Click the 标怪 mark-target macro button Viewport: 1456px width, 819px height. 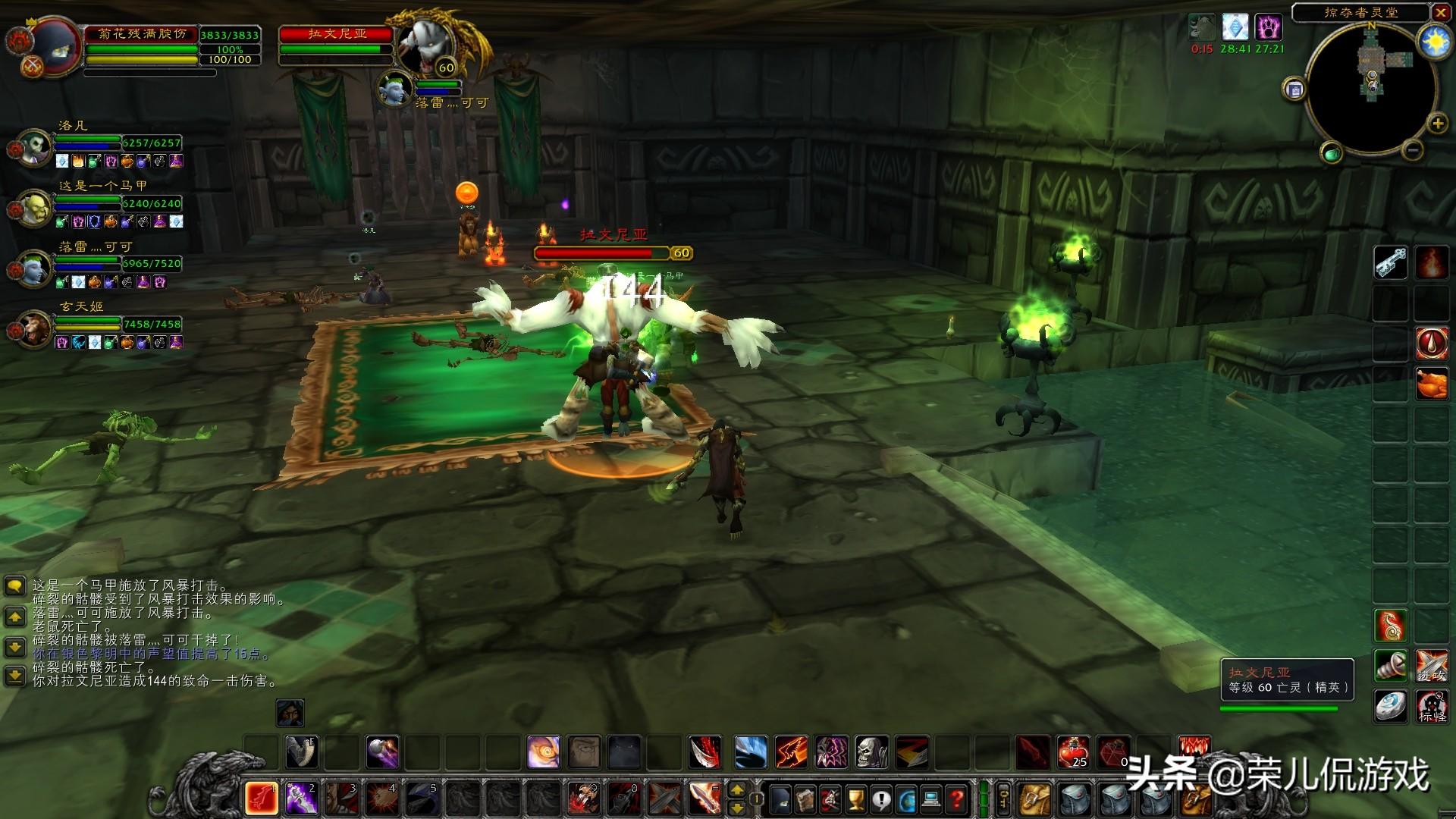click(1432, 707)
